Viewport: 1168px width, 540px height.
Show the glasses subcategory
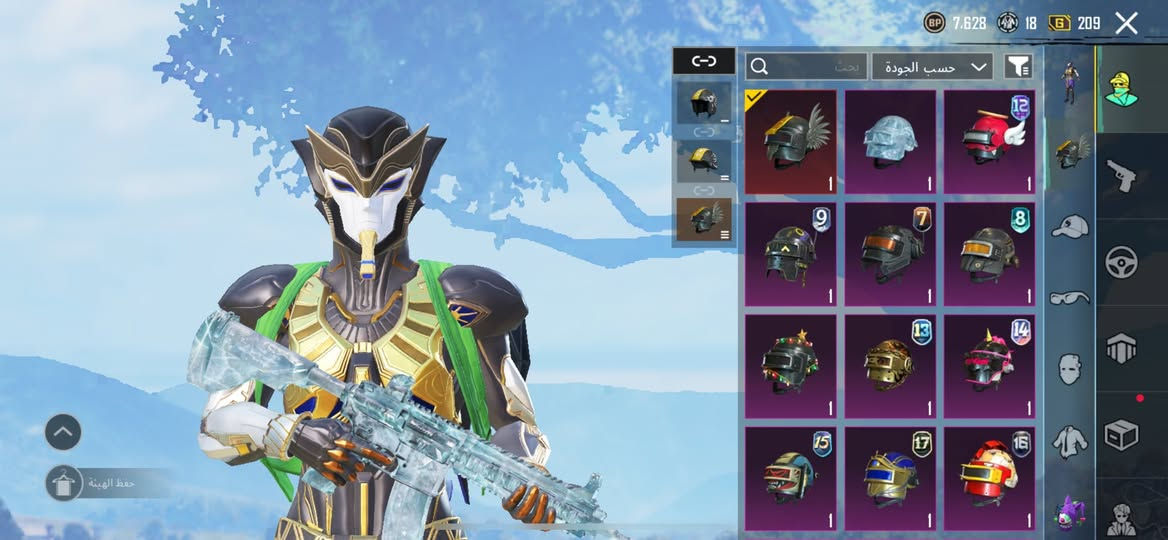pos(1069,297)
